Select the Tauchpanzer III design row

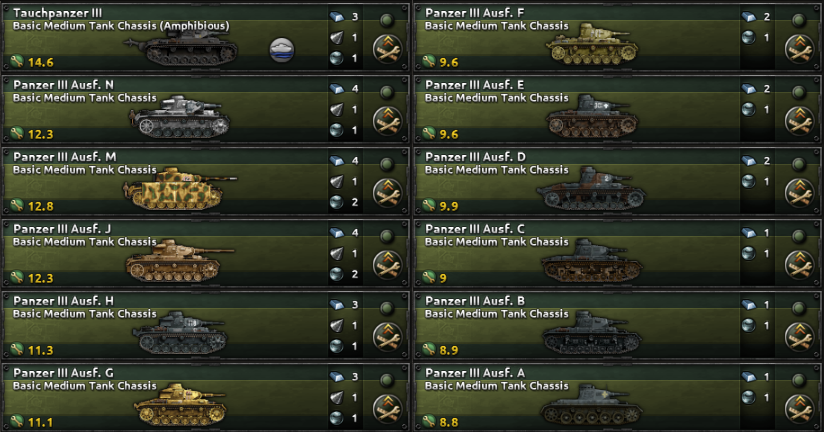[160, 38]
